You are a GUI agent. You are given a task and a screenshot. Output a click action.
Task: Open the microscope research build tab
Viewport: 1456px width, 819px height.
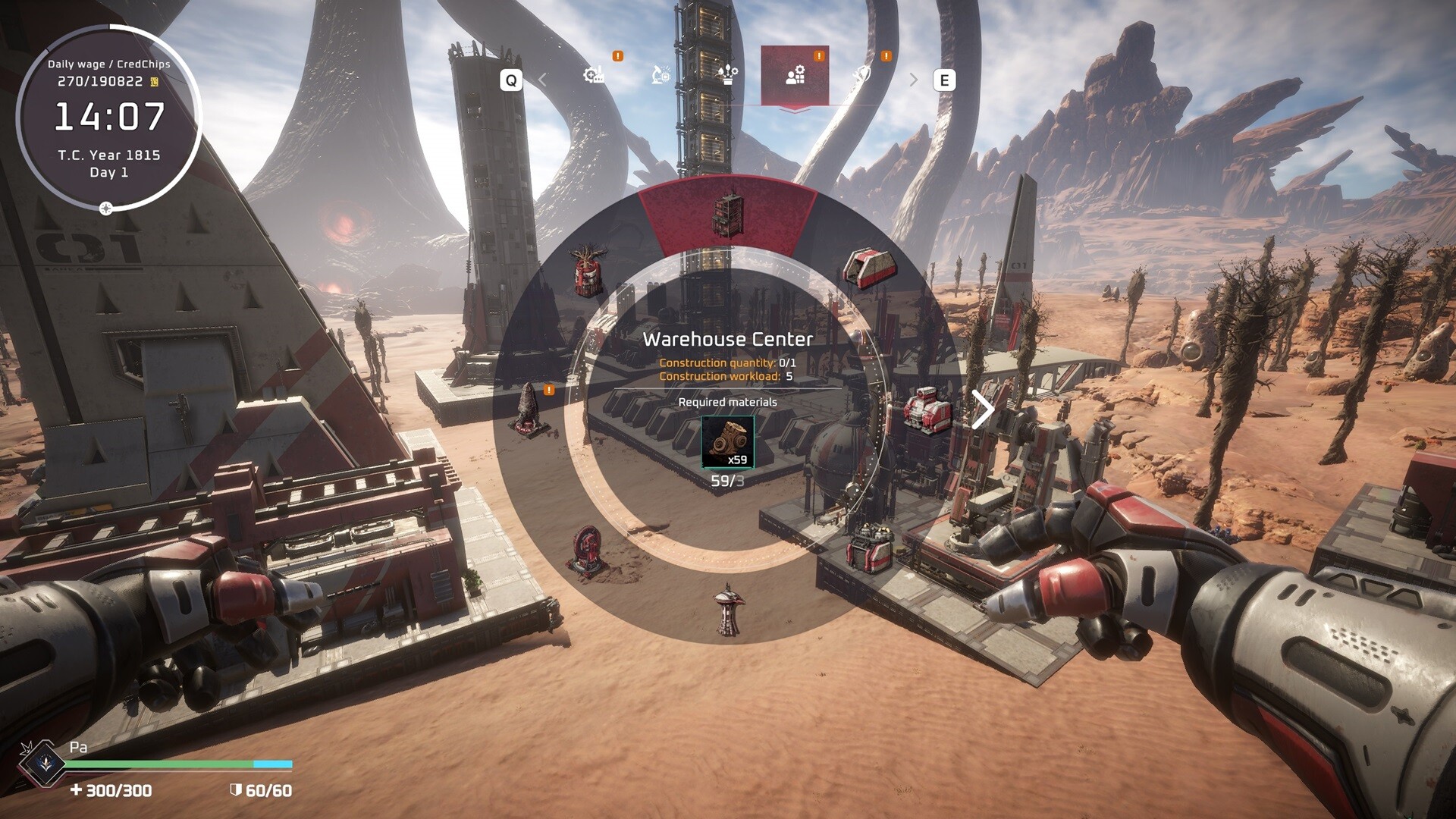click(x=661, y=75)
